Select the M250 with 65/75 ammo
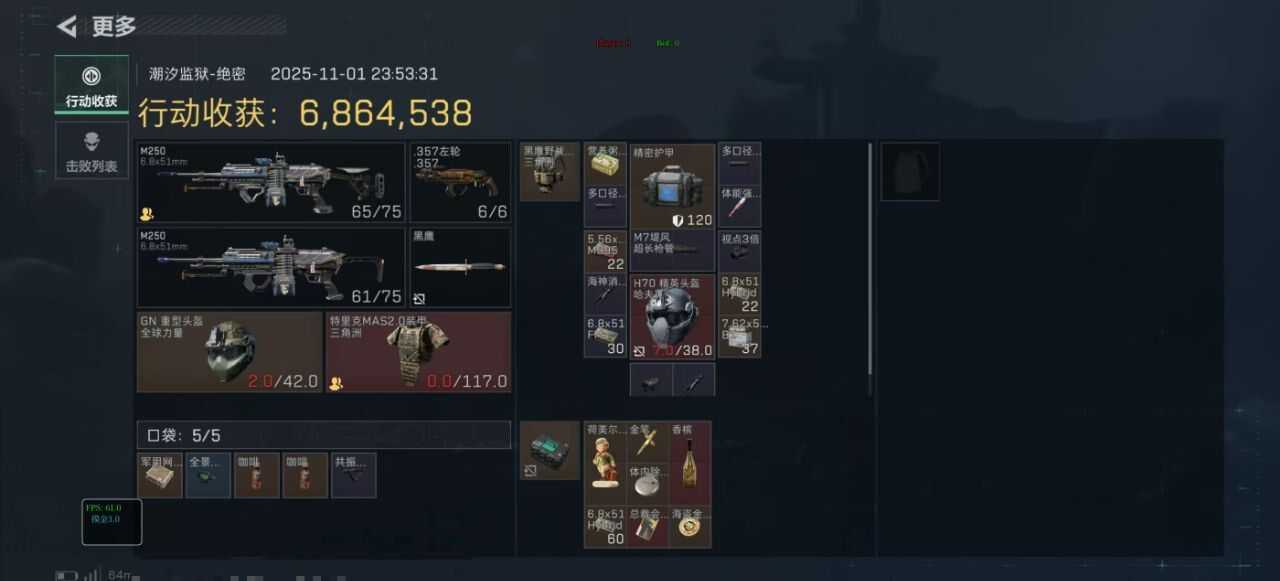The image size is (1280, 581). (270, 182)
